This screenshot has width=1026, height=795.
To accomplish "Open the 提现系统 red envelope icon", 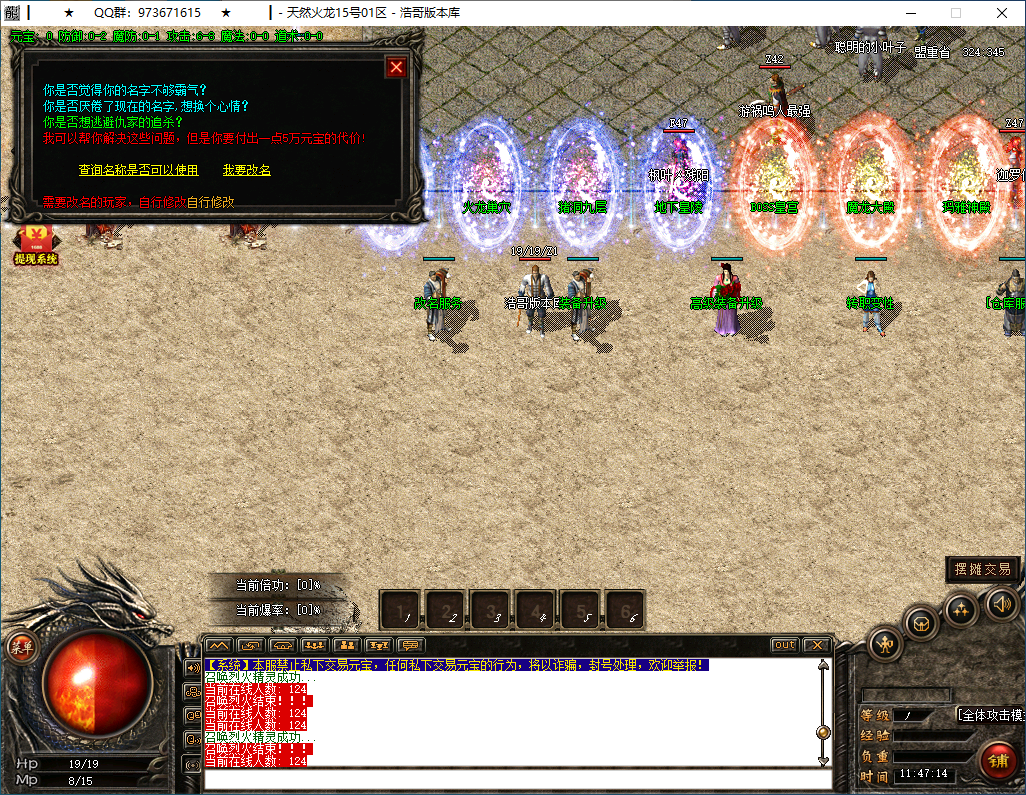I will [36, 245].
